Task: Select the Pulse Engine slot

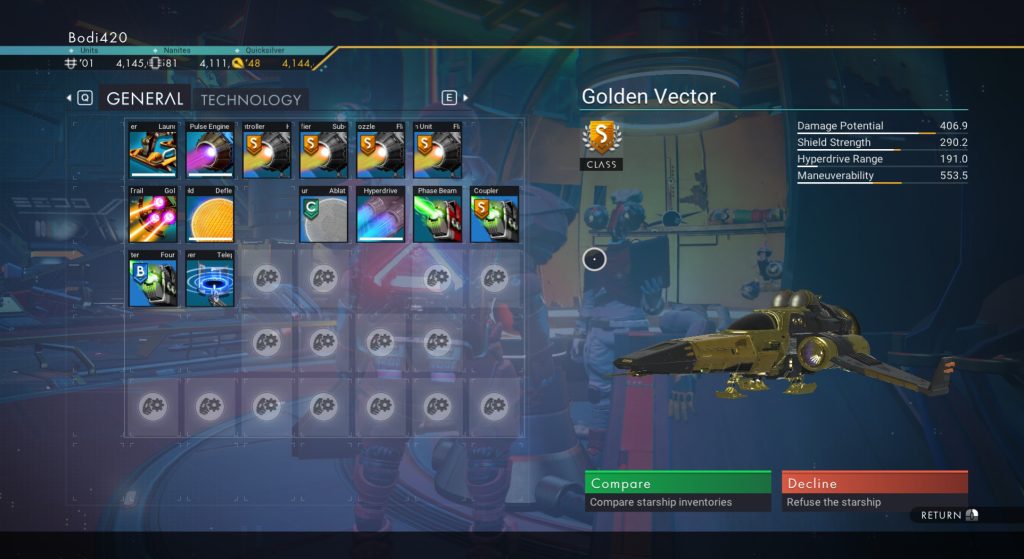Action: point(210,150)
